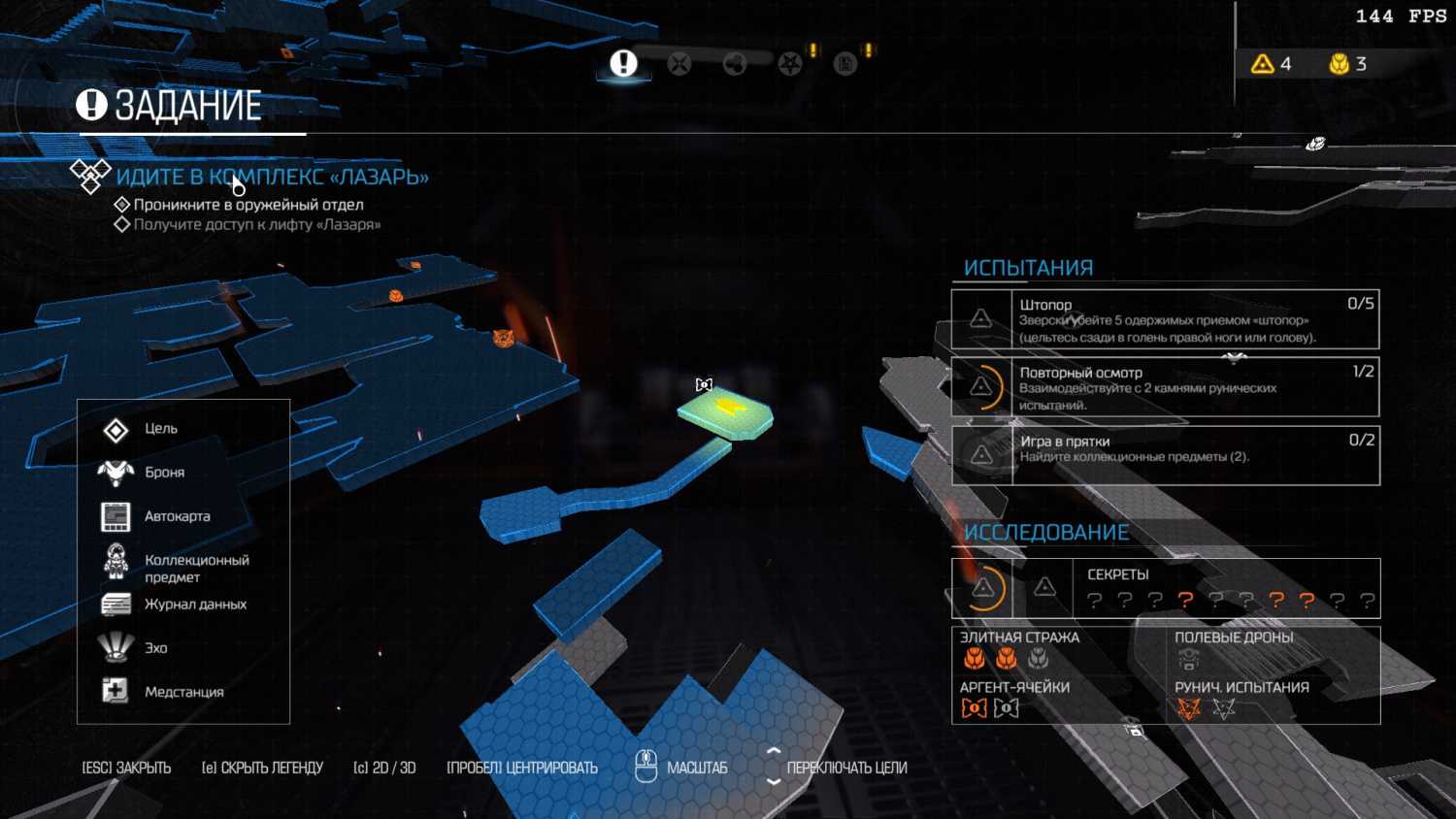Switch to the pentagram Runes tab
Screen dimensions: 1456x819
[790, 64]
